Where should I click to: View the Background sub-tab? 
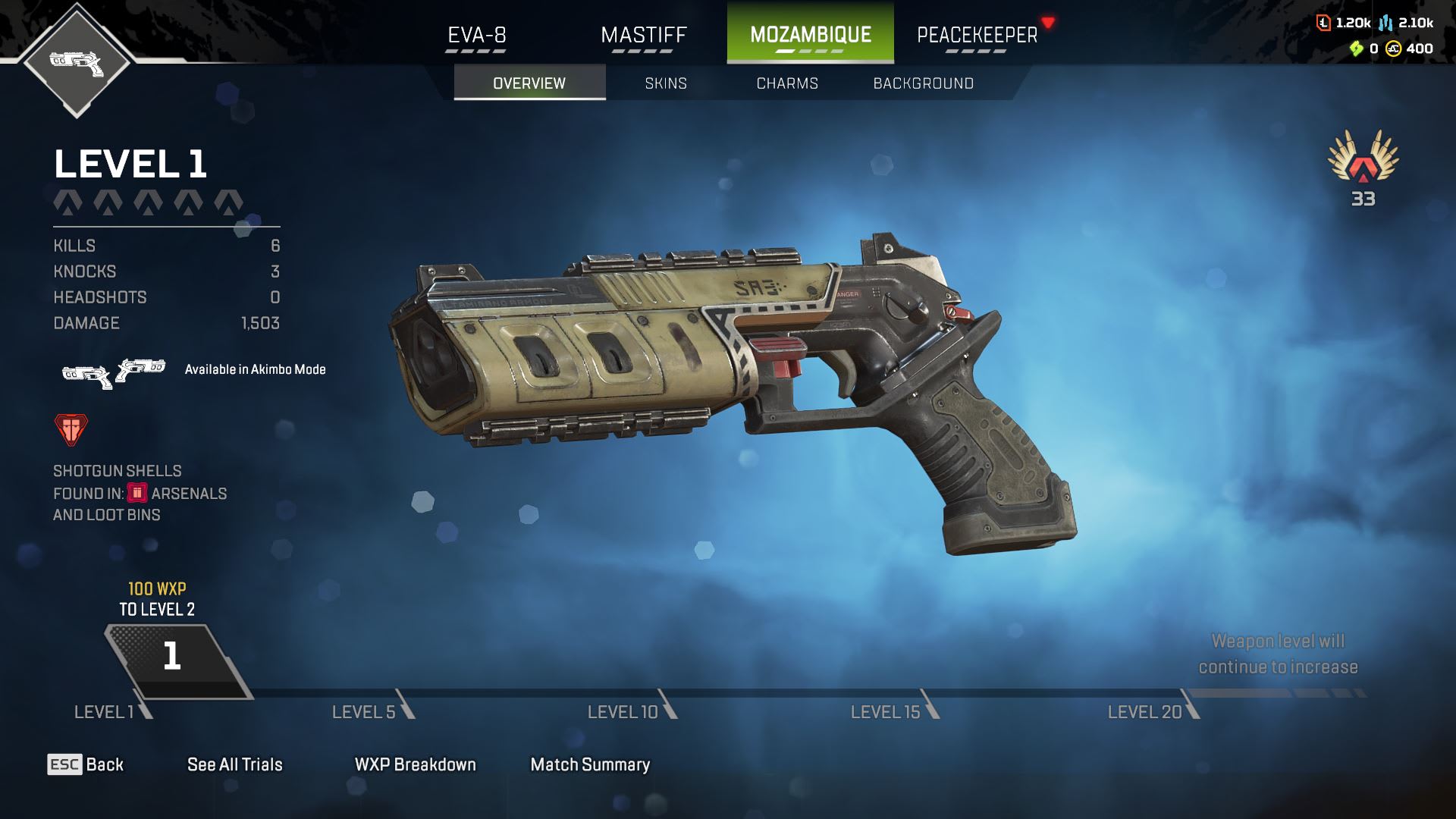pos(923,83)
